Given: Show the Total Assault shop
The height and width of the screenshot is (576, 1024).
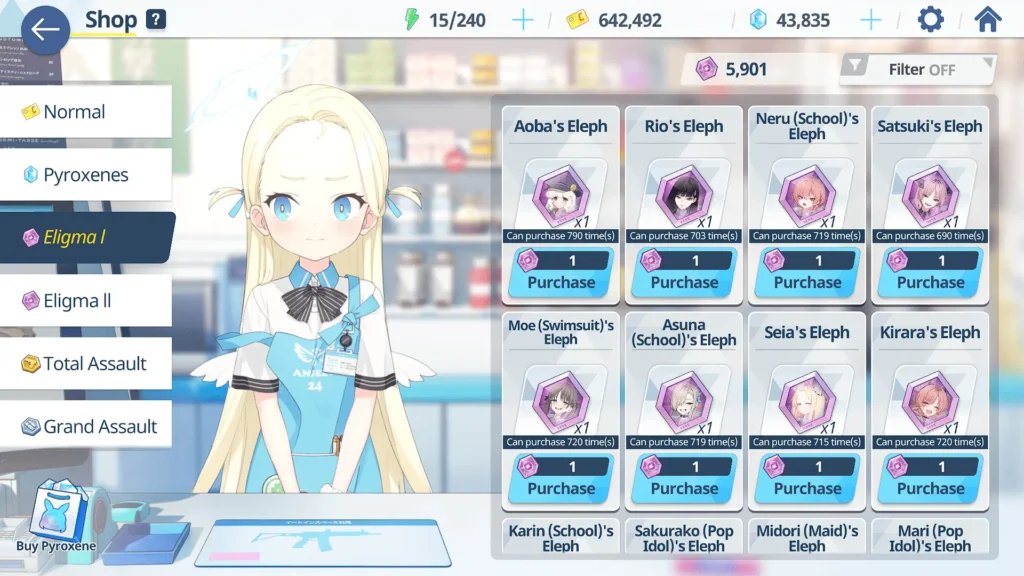Looking at the screenshot, I should pyautogui.click(x=85, y=364).
